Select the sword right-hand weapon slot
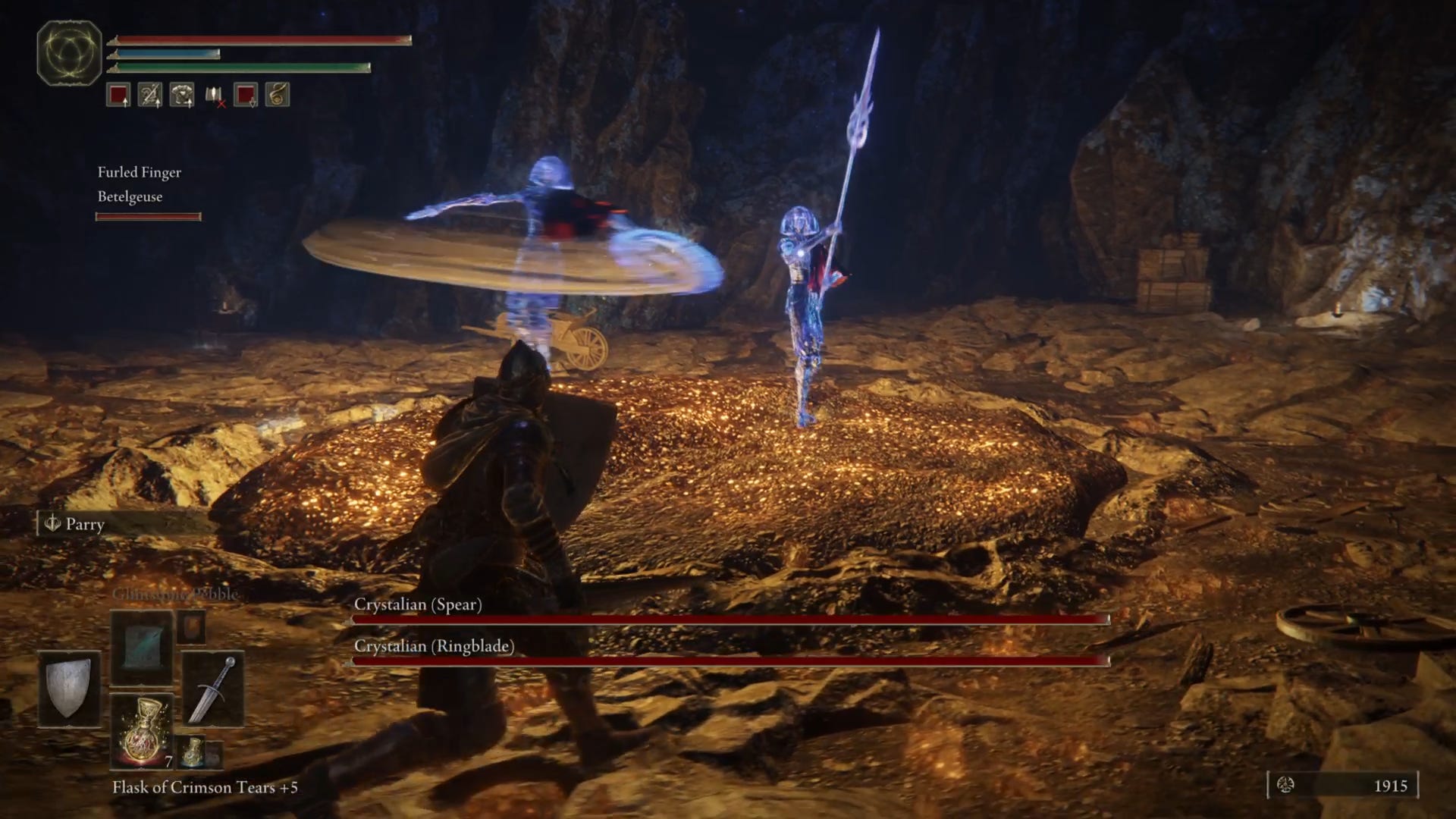This screenshot has height=819, width=1456. (213, 688)
